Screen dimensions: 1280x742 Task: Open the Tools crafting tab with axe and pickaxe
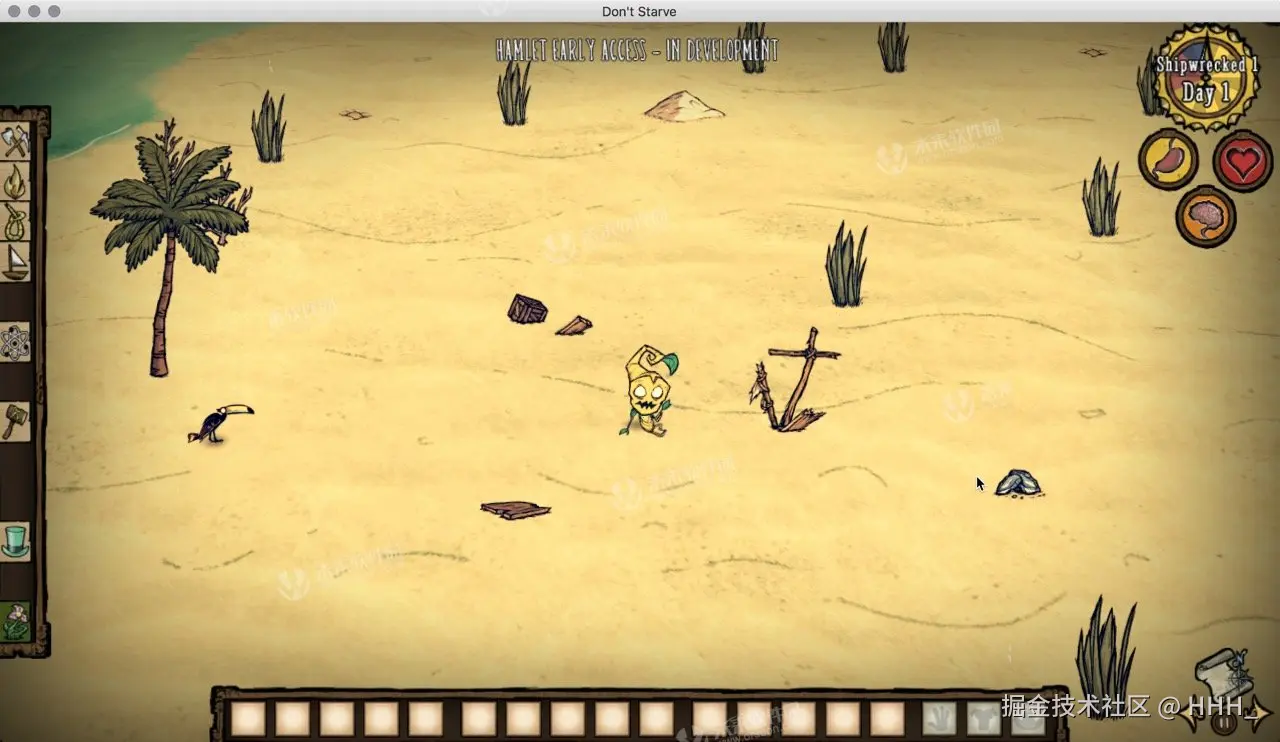16,142
